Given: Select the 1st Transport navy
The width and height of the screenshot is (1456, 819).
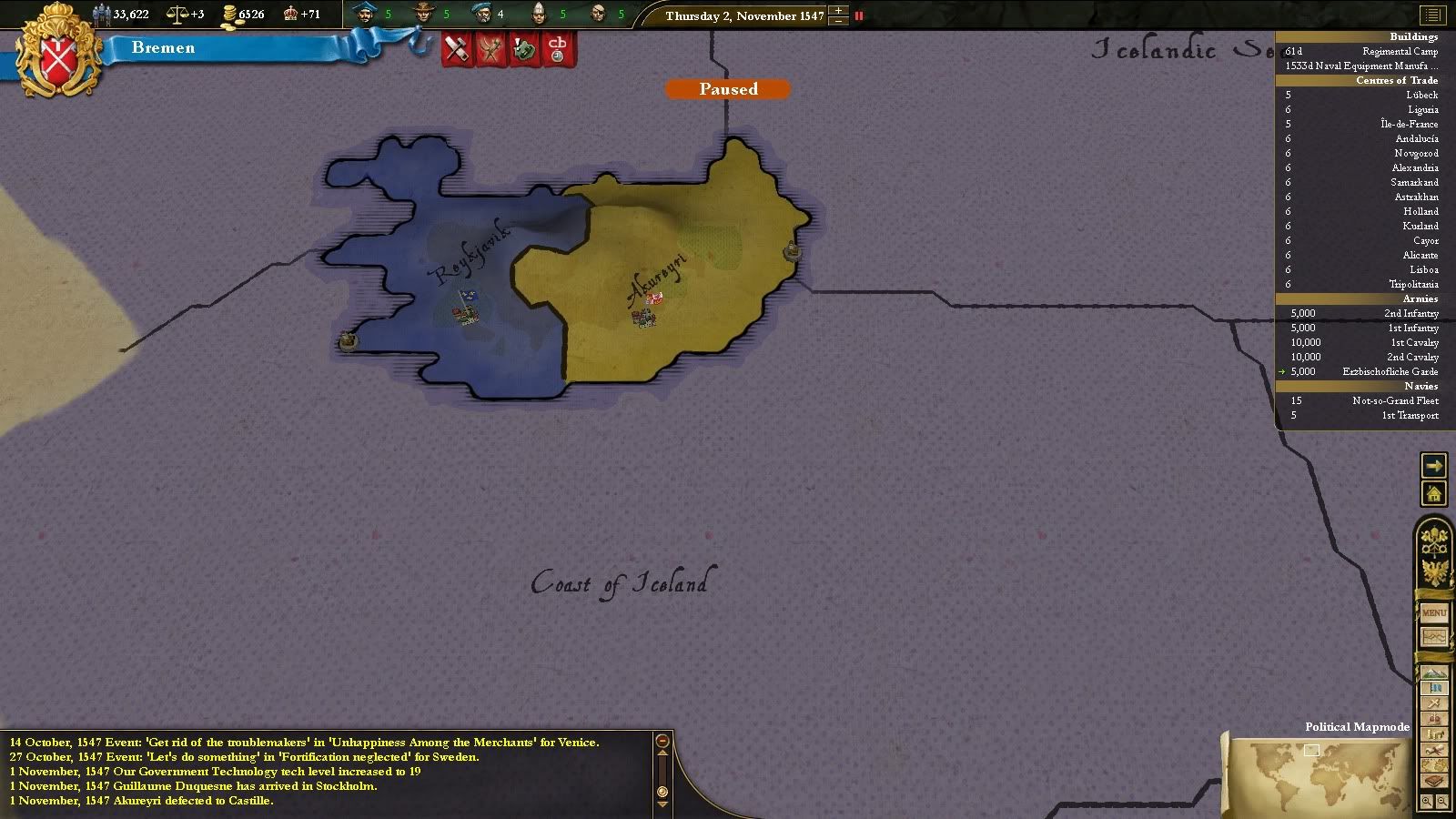Looking at the screenshot, I should click(1410, 415).
